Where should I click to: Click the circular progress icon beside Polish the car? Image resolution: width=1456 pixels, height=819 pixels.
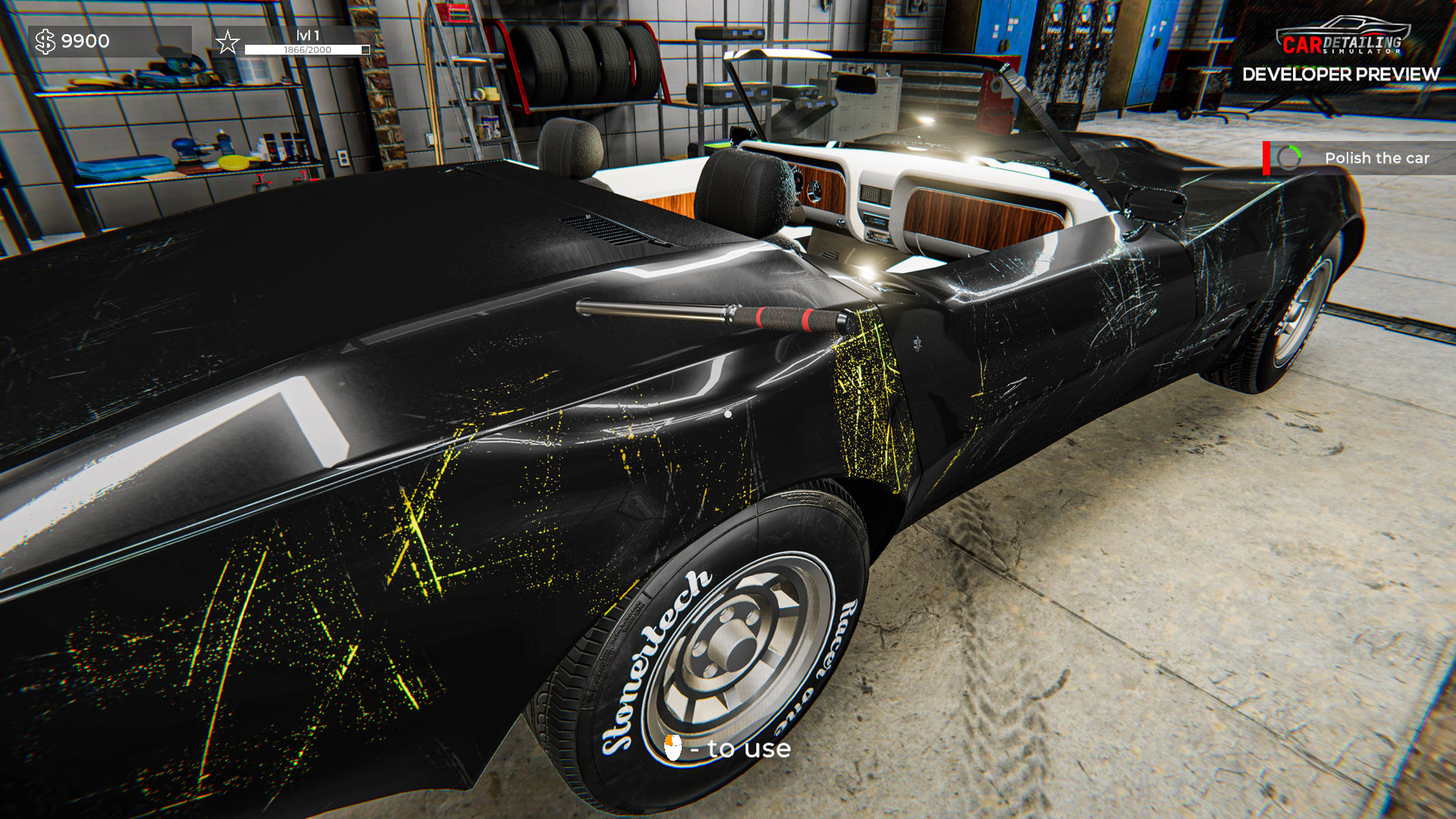1289,158
